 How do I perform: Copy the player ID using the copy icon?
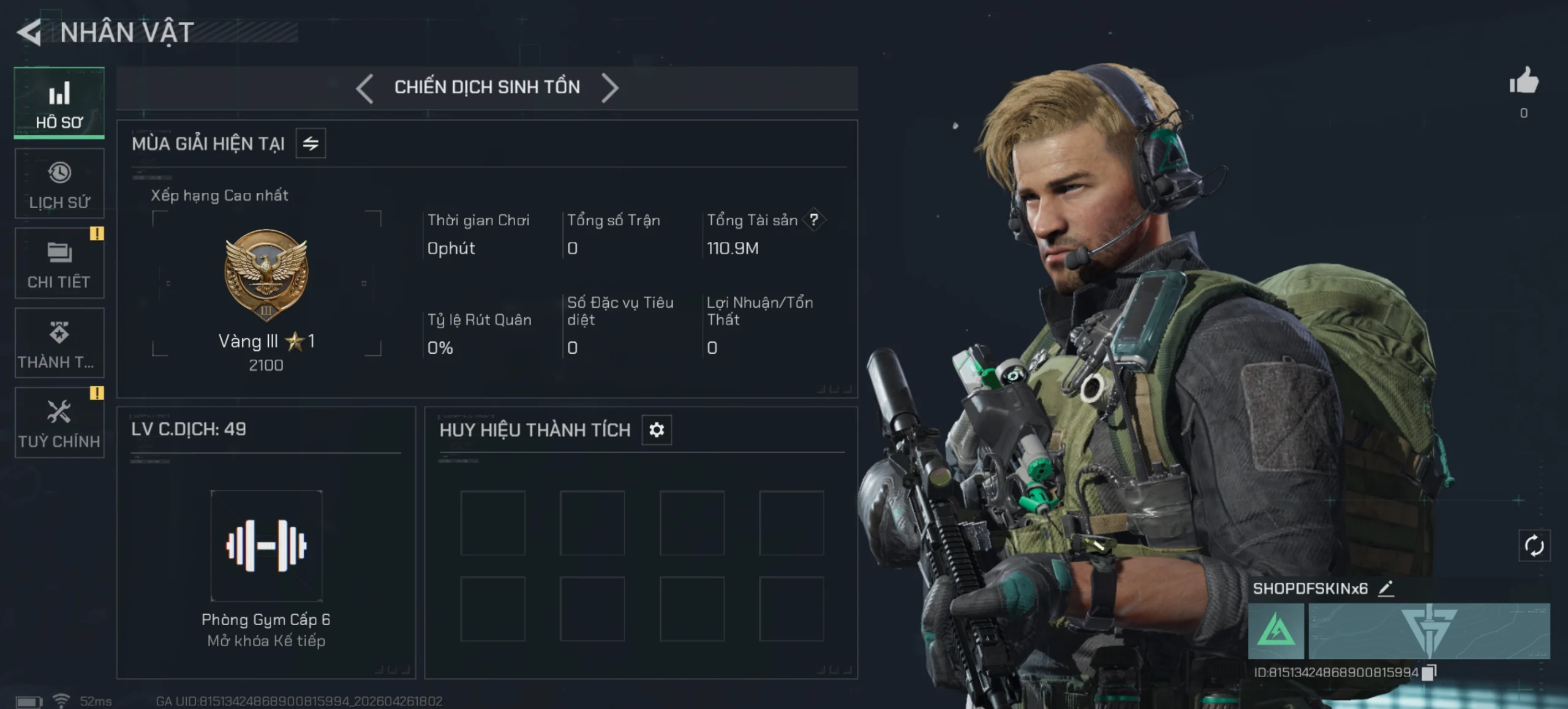coord(1429,672)
